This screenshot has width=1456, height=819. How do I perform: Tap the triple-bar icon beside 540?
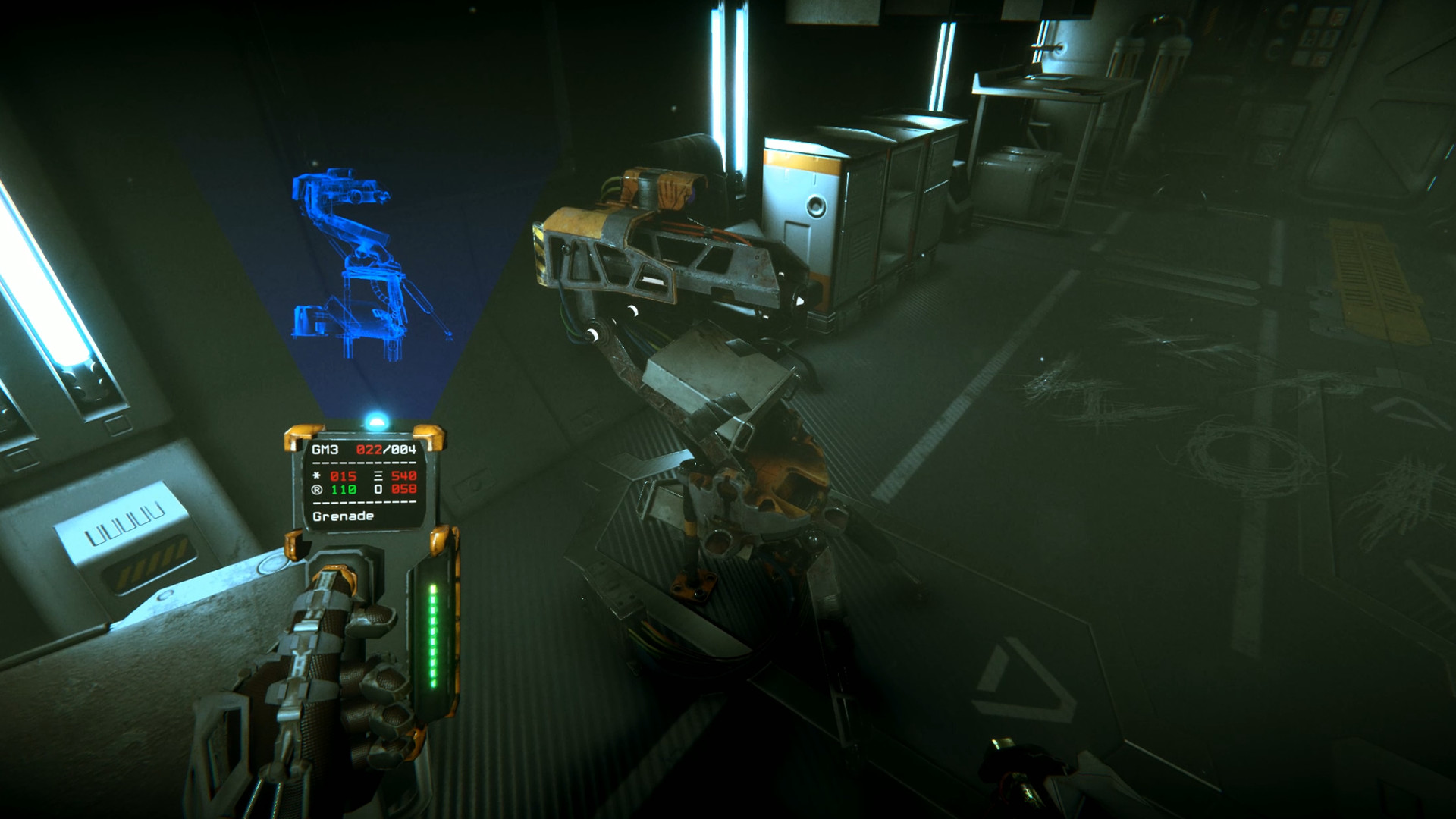pos(378,475)
